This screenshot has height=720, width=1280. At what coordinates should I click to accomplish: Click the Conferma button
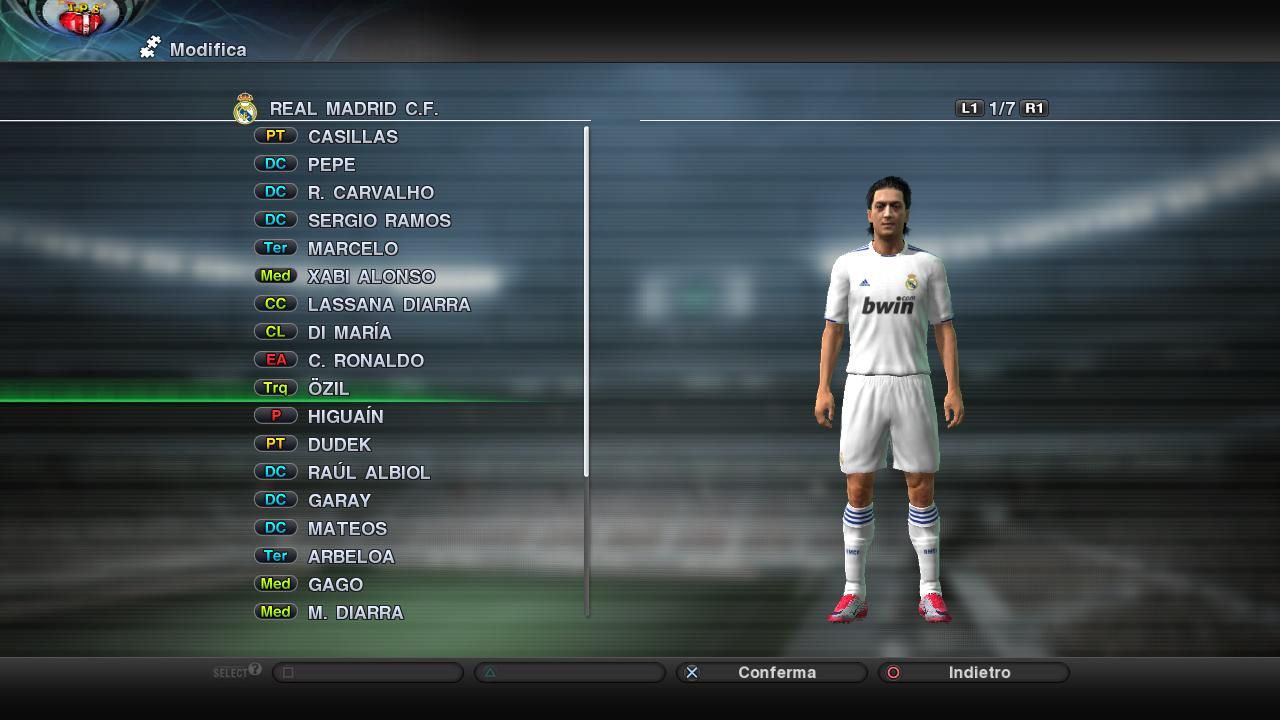point(772,673)
